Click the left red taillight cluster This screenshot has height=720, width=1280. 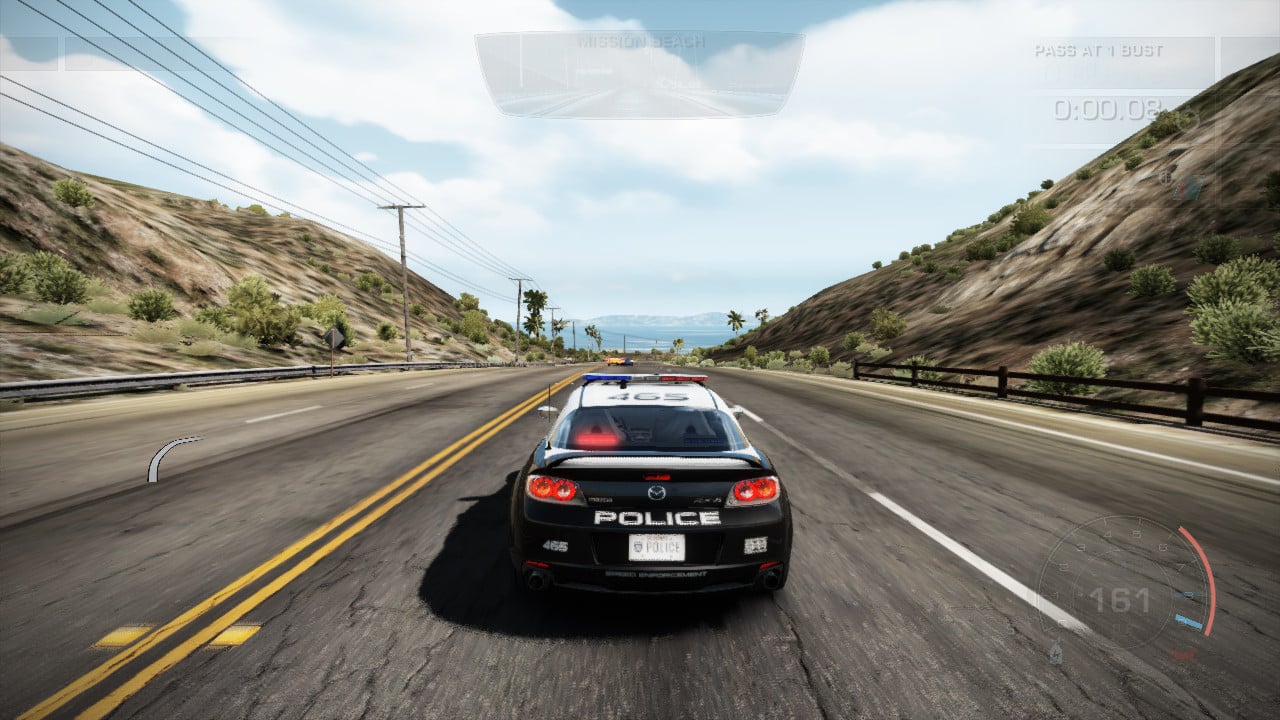click(554, 489)
